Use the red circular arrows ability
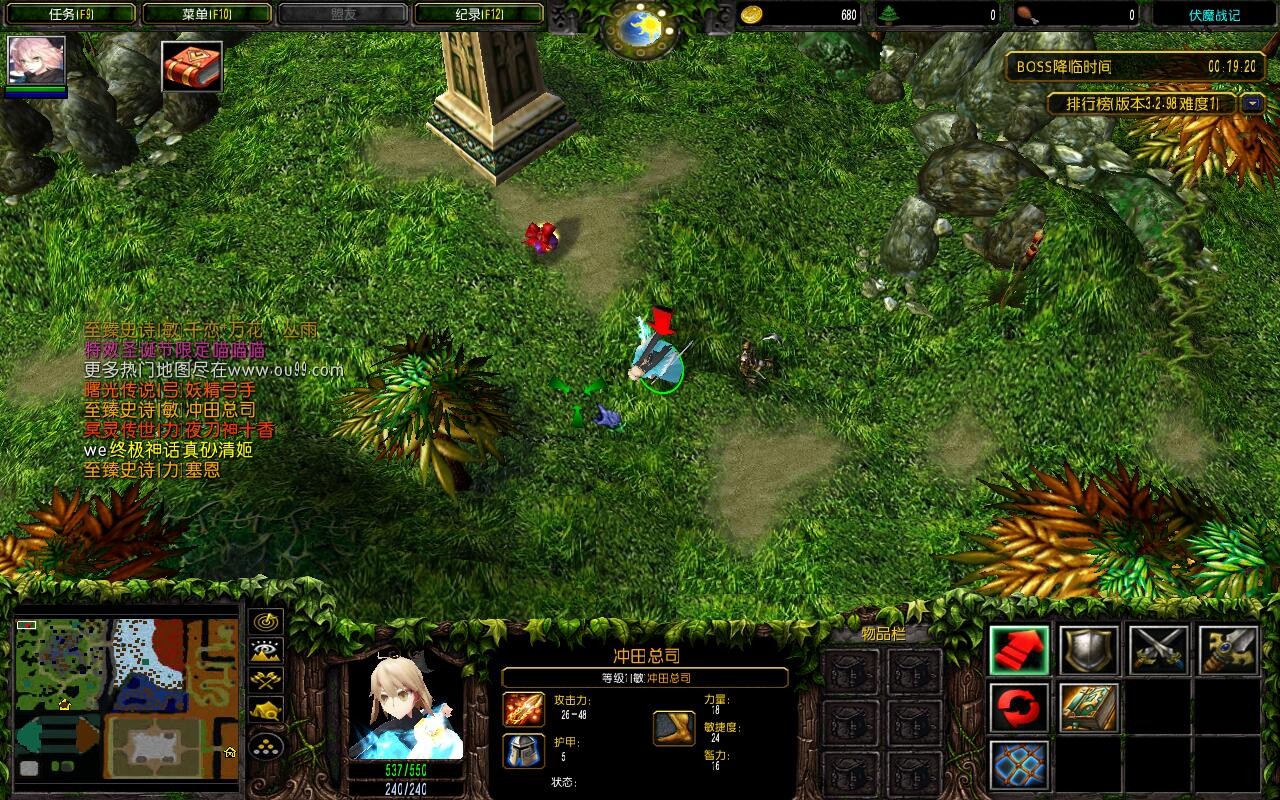This screenshot has width=1280, height=800. pos(1020,708)
